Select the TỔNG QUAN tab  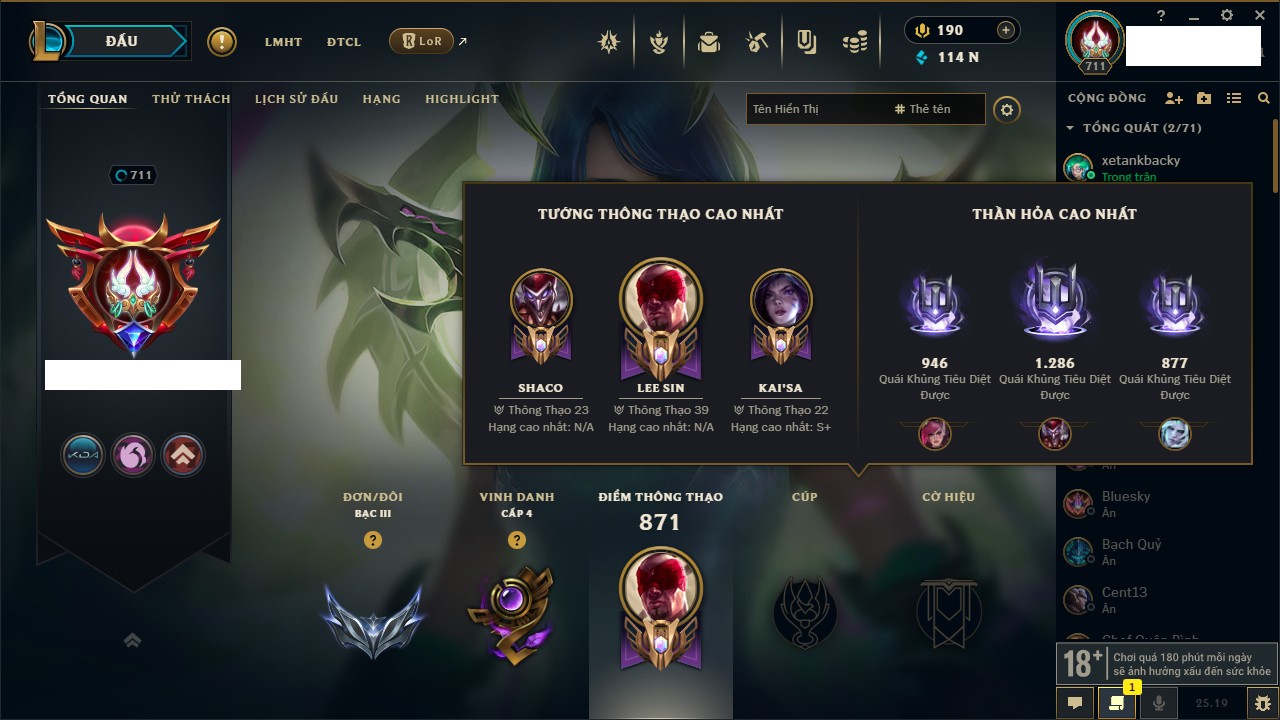[88, 99]
